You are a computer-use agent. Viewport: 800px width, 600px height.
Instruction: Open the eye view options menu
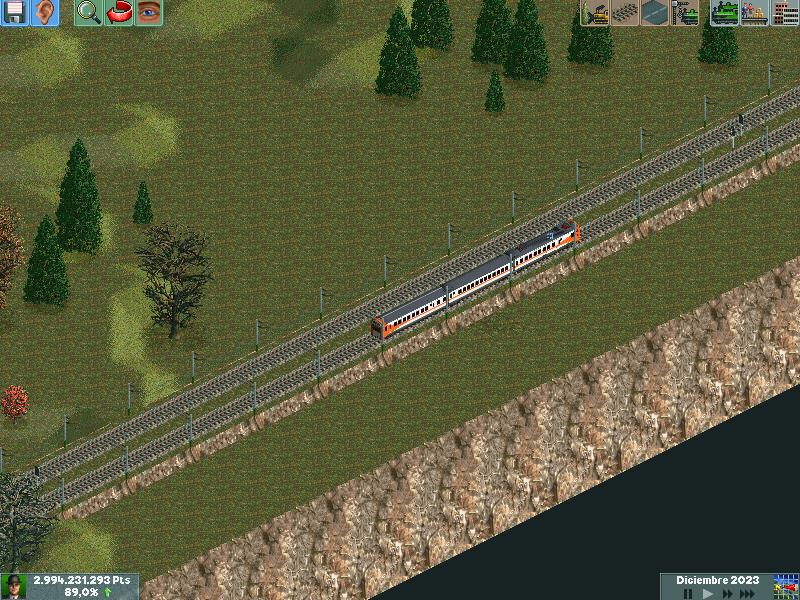(149, 13)
